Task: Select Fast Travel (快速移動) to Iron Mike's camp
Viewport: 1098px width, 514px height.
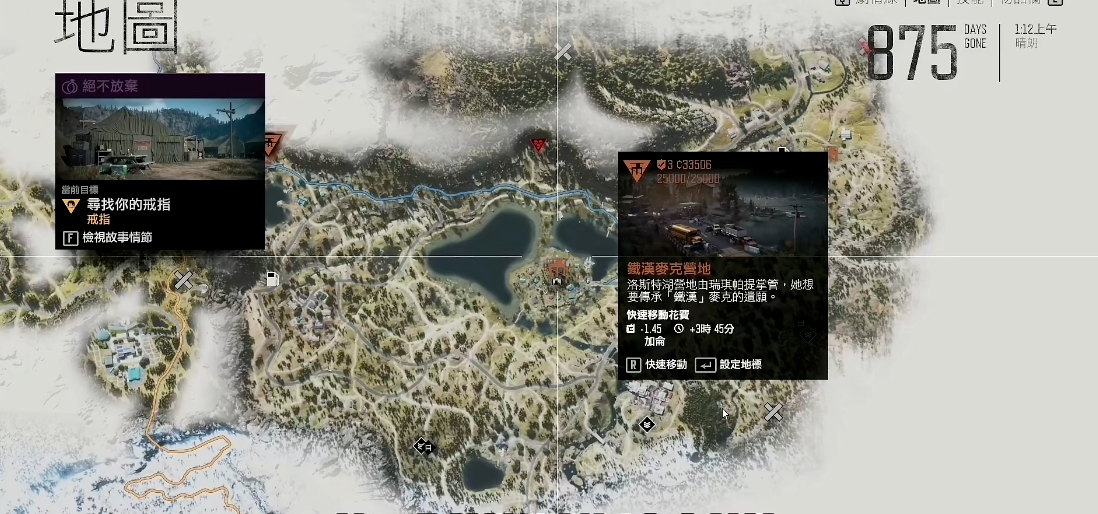Action: click(x=657, y=365)
